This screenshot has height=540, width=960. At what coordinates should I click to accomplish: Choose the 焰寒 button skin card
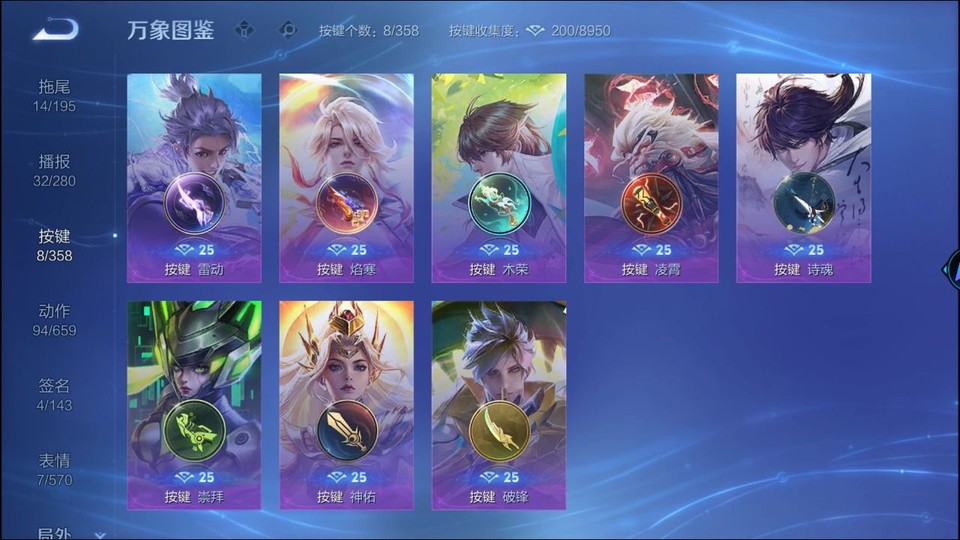click(346, 178)
